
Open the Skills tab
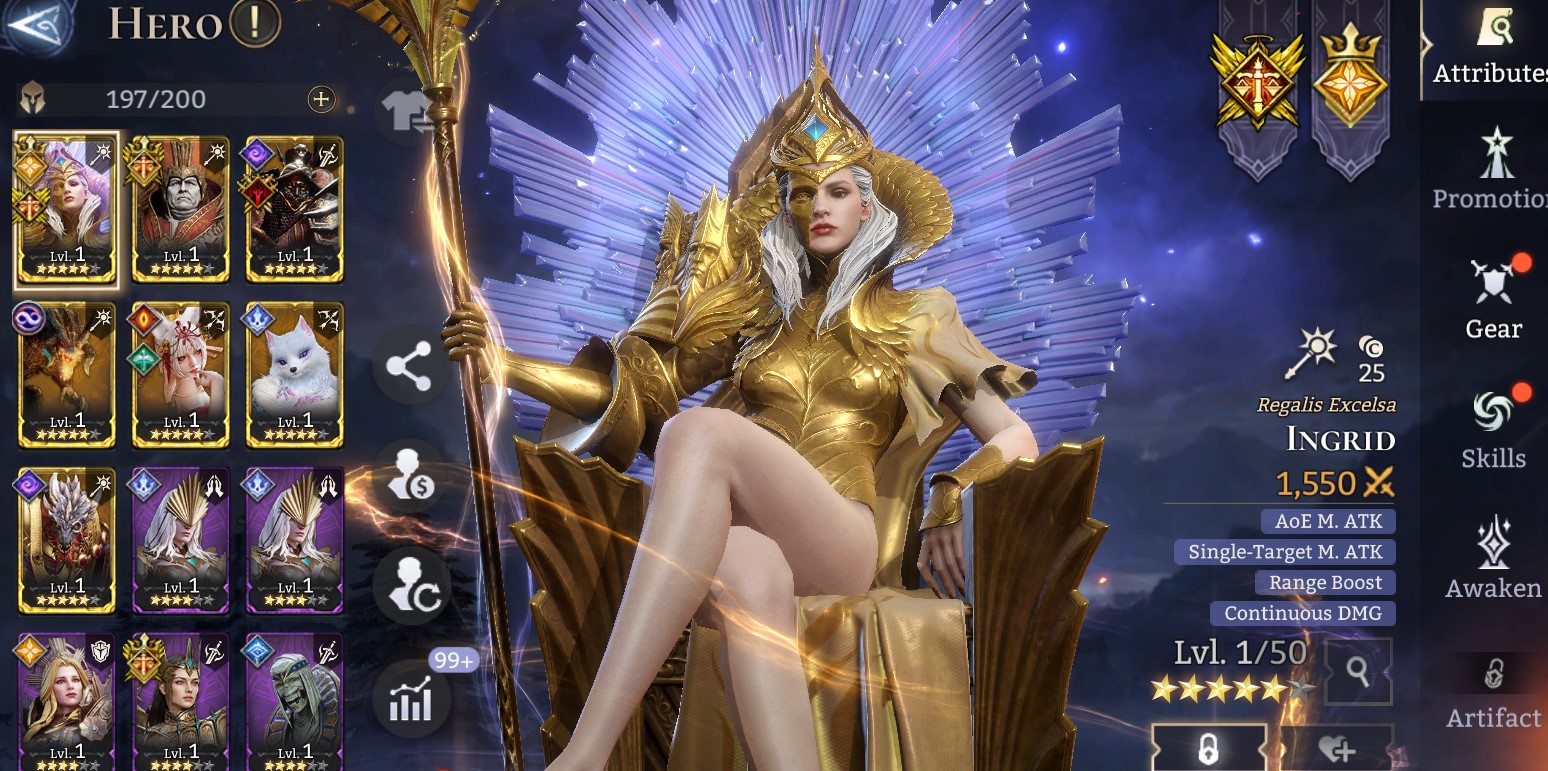tap(1494, 430)
